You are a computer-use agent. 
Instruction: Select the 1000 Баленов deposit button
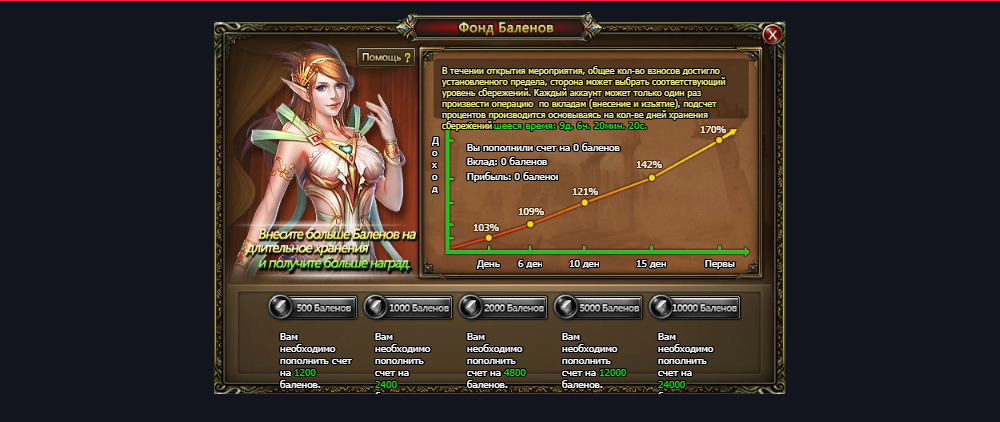[407, 307]
